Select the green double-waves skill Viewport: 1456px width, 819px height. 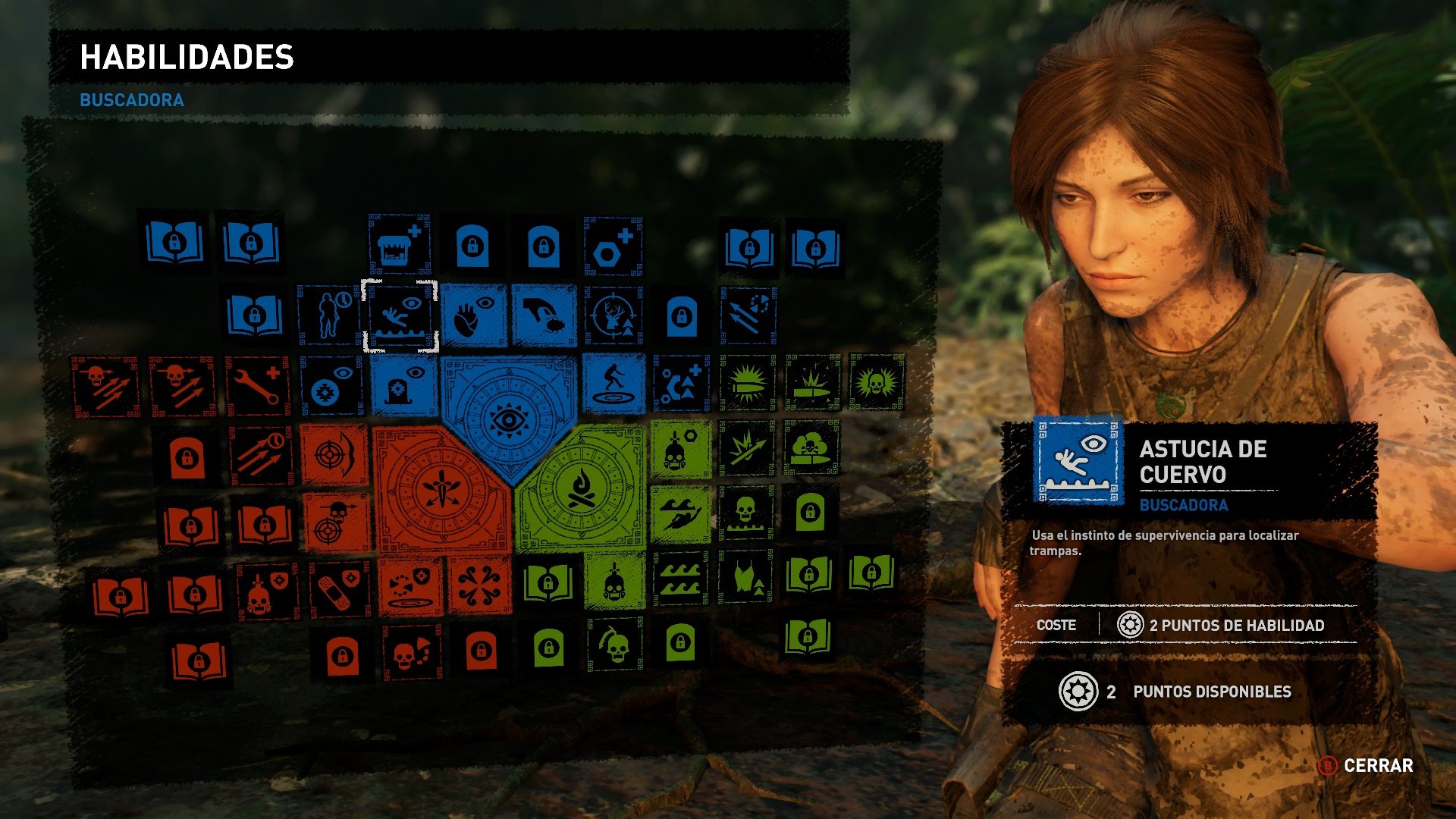coord(679,580)
